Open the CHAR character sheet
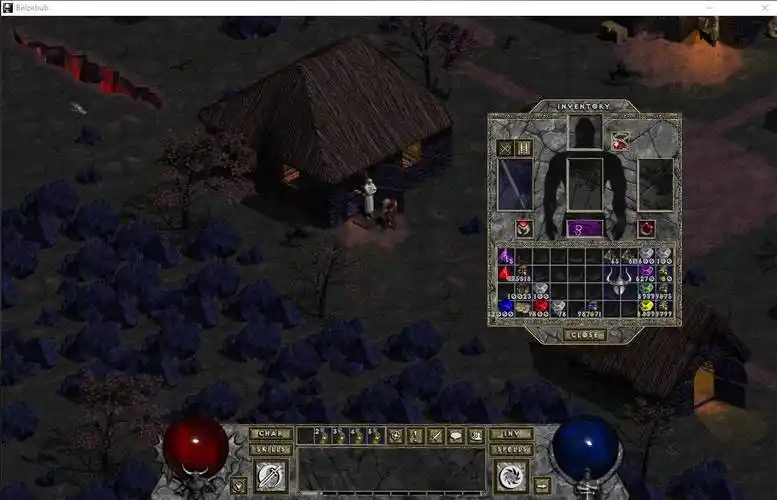The image size is (777, 500). click(x=271, y=434)
